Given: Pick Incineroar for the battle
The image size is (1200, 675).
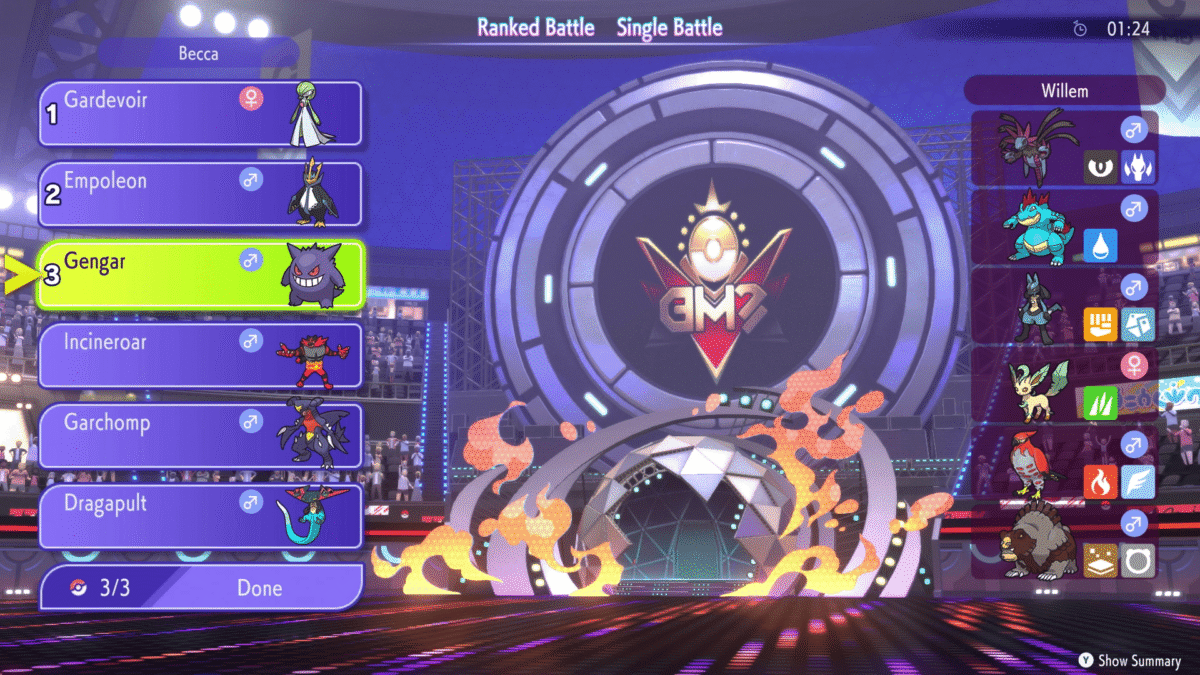Looking at the screenshot, I should [200, 355].
